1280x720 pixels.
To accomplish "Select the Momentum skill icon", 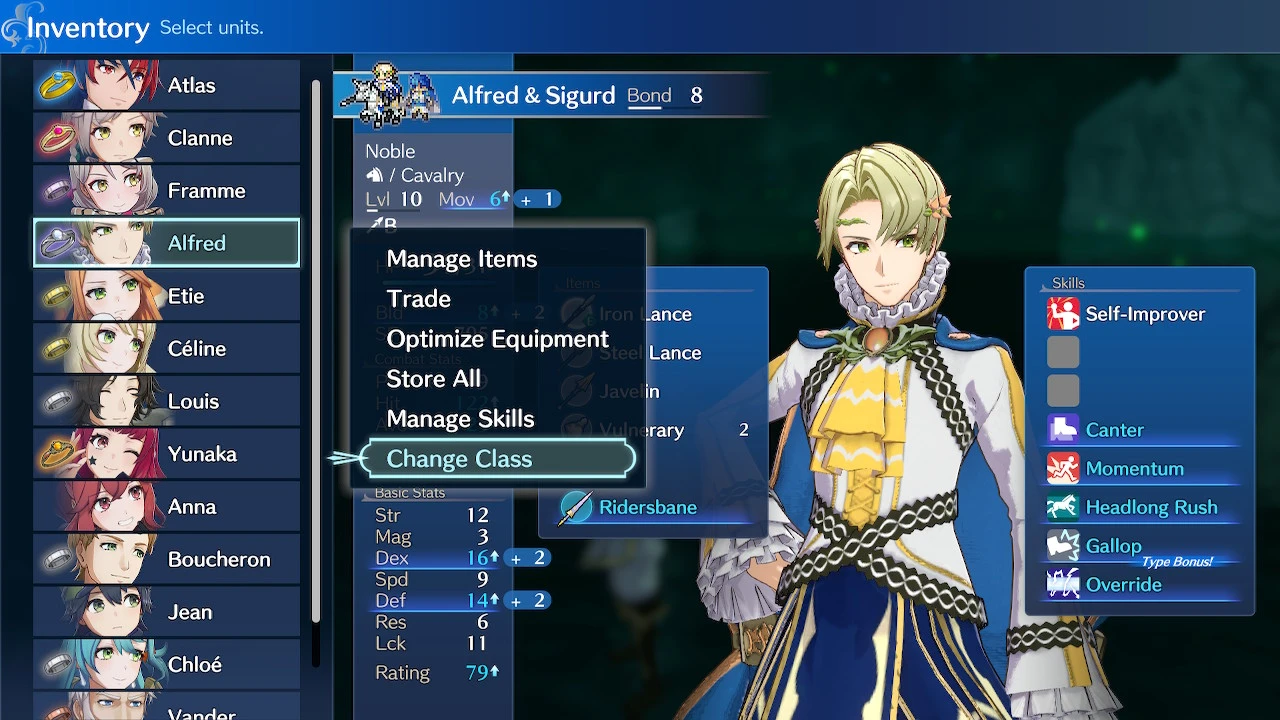I will point(1063,468).
